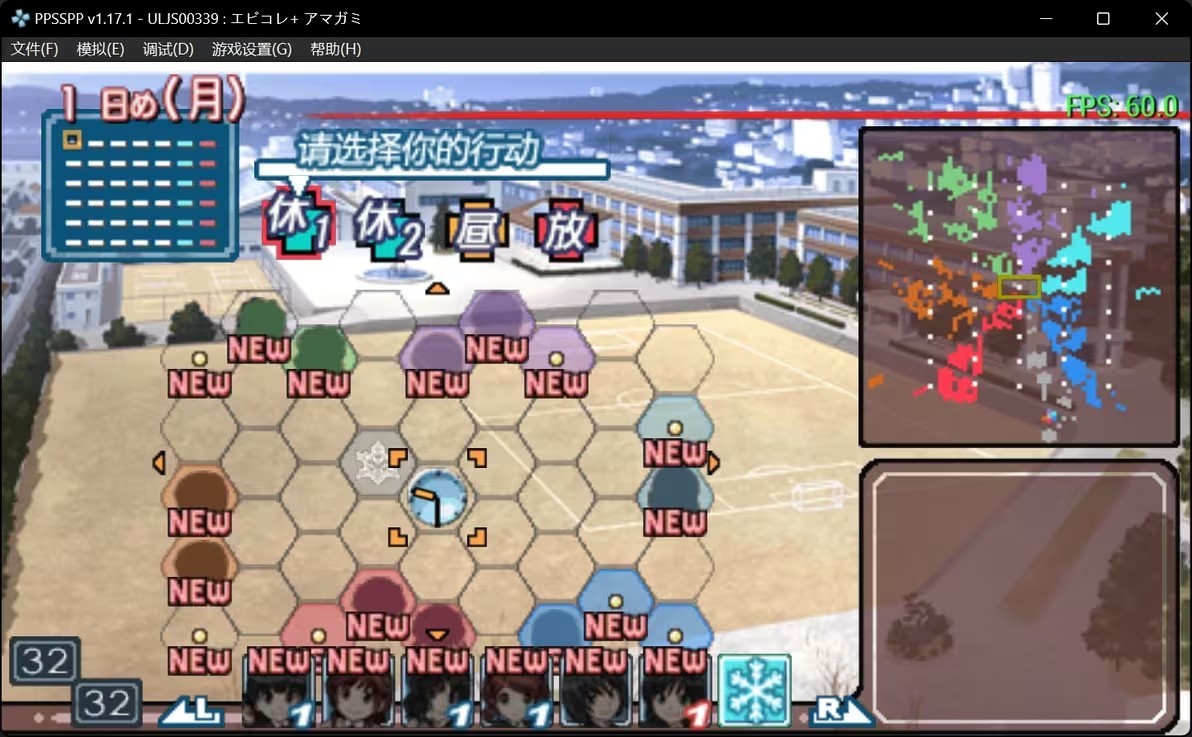
Task: Click the R shoulder arrow in the bottom bar
Action: [x=838, y=709]
